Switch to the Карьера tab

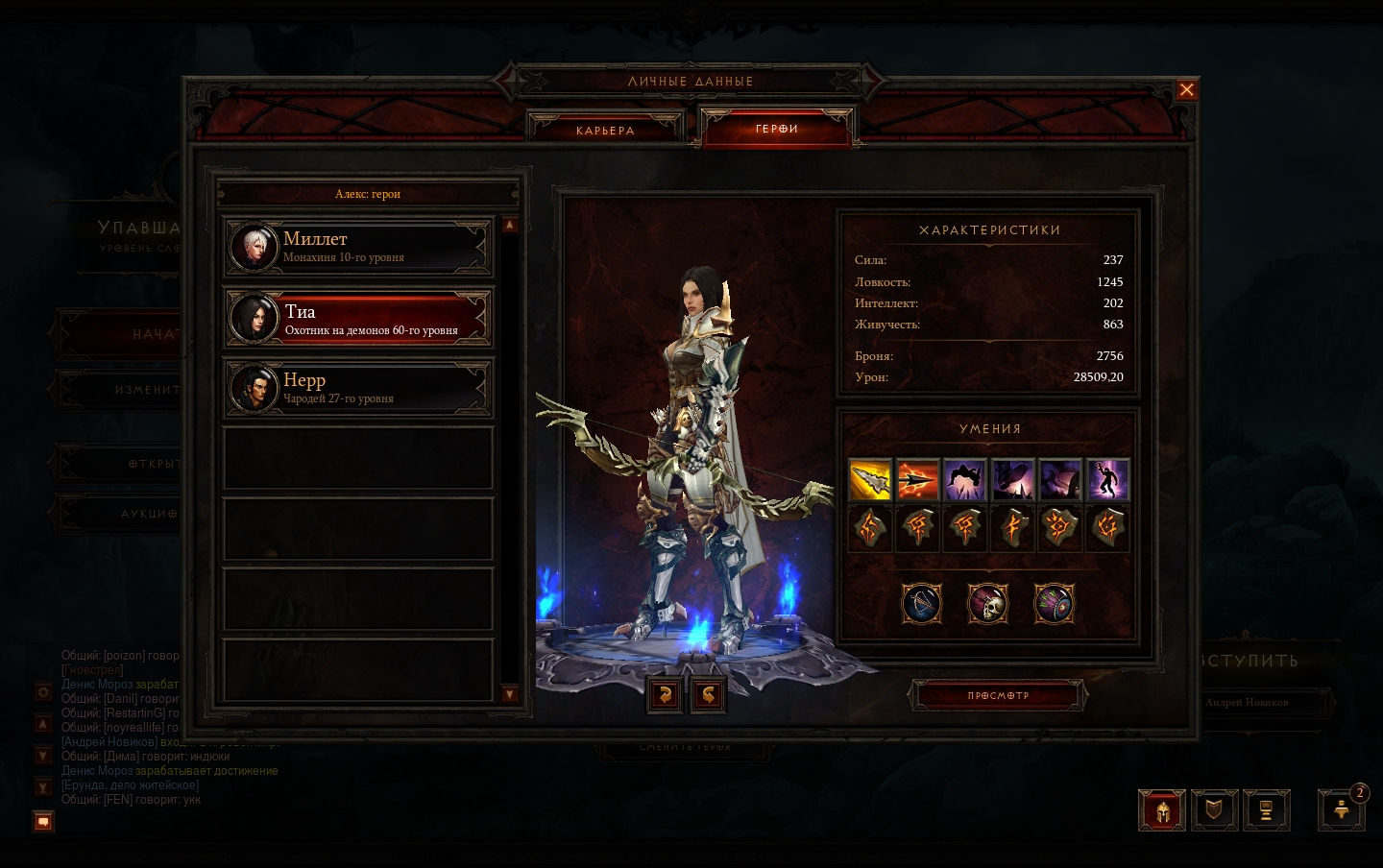coord(605,131)
